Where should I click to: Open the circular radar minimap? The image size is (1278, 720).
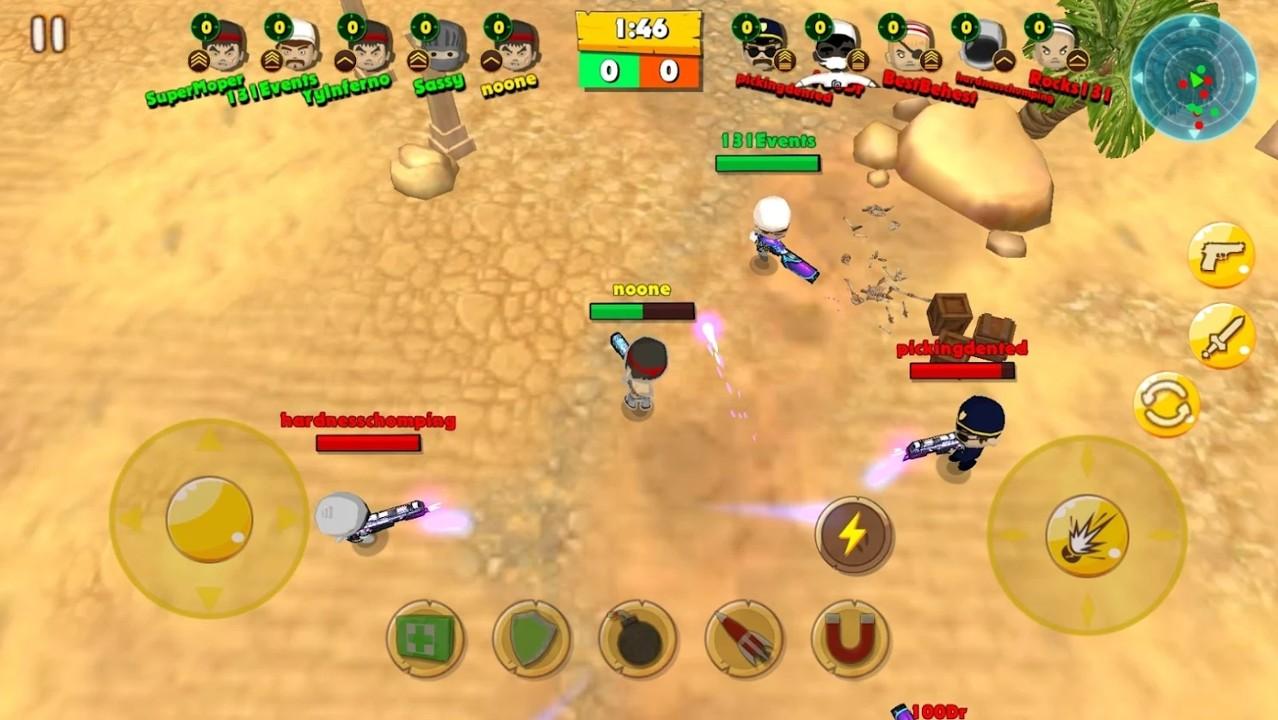(1193, 77)
